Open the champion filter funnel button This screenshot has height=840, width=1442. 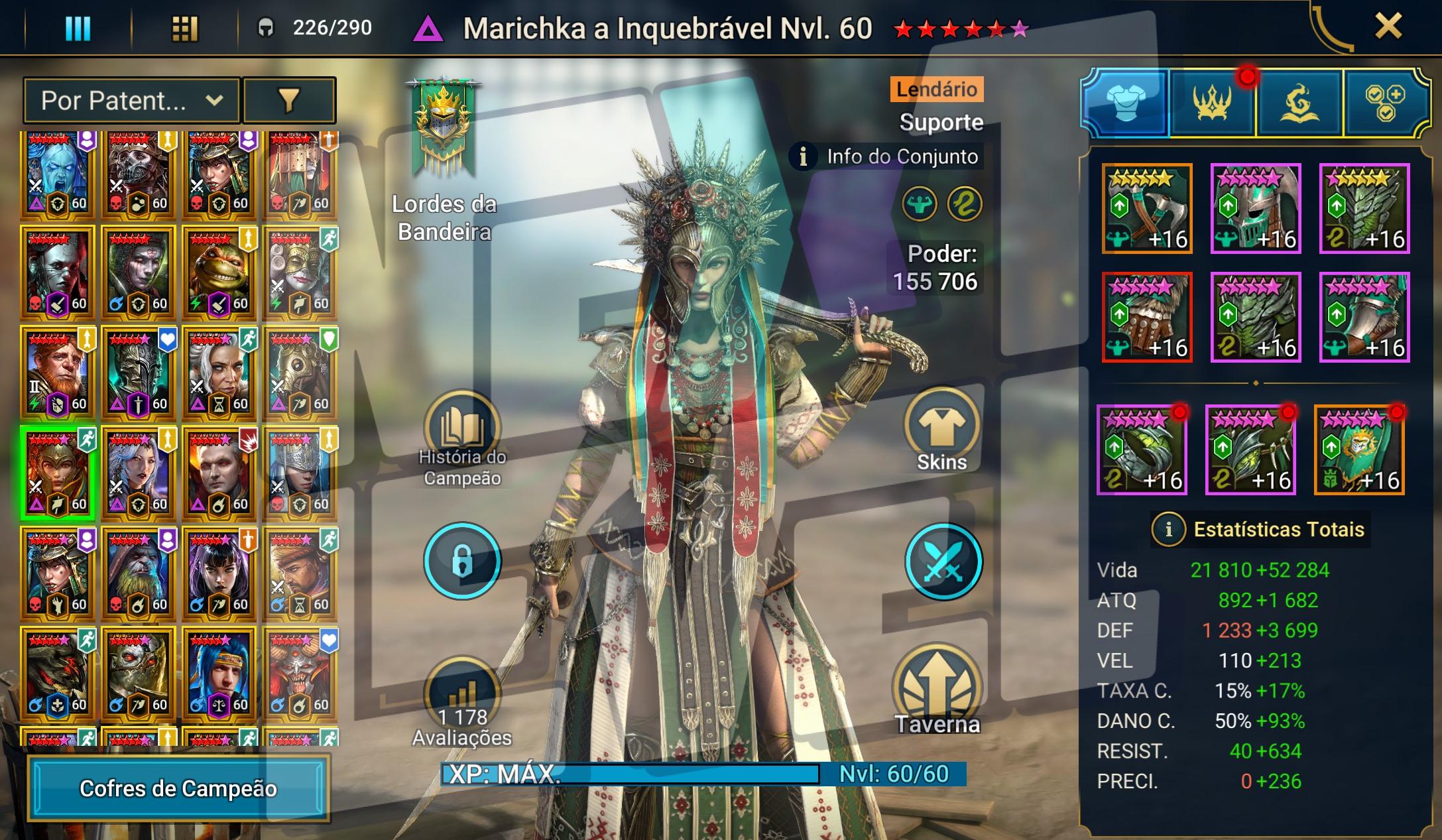coord(289,101)
